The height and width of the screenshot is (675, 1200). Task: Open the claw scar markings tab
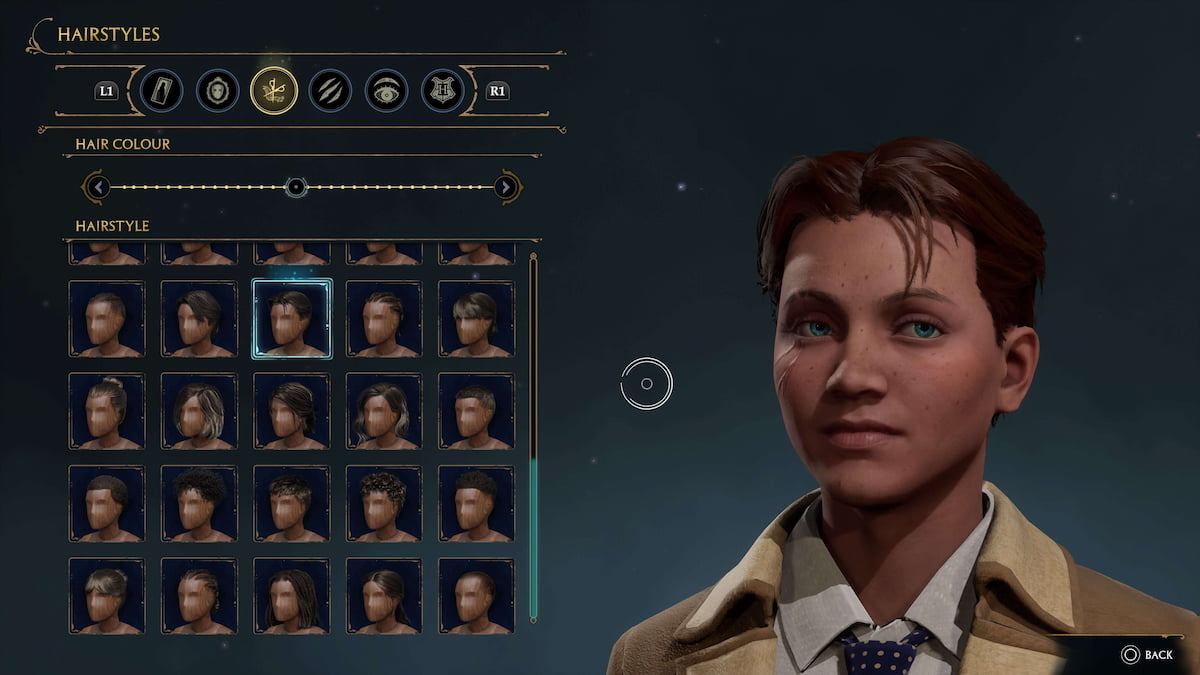[x=329, y=91]
